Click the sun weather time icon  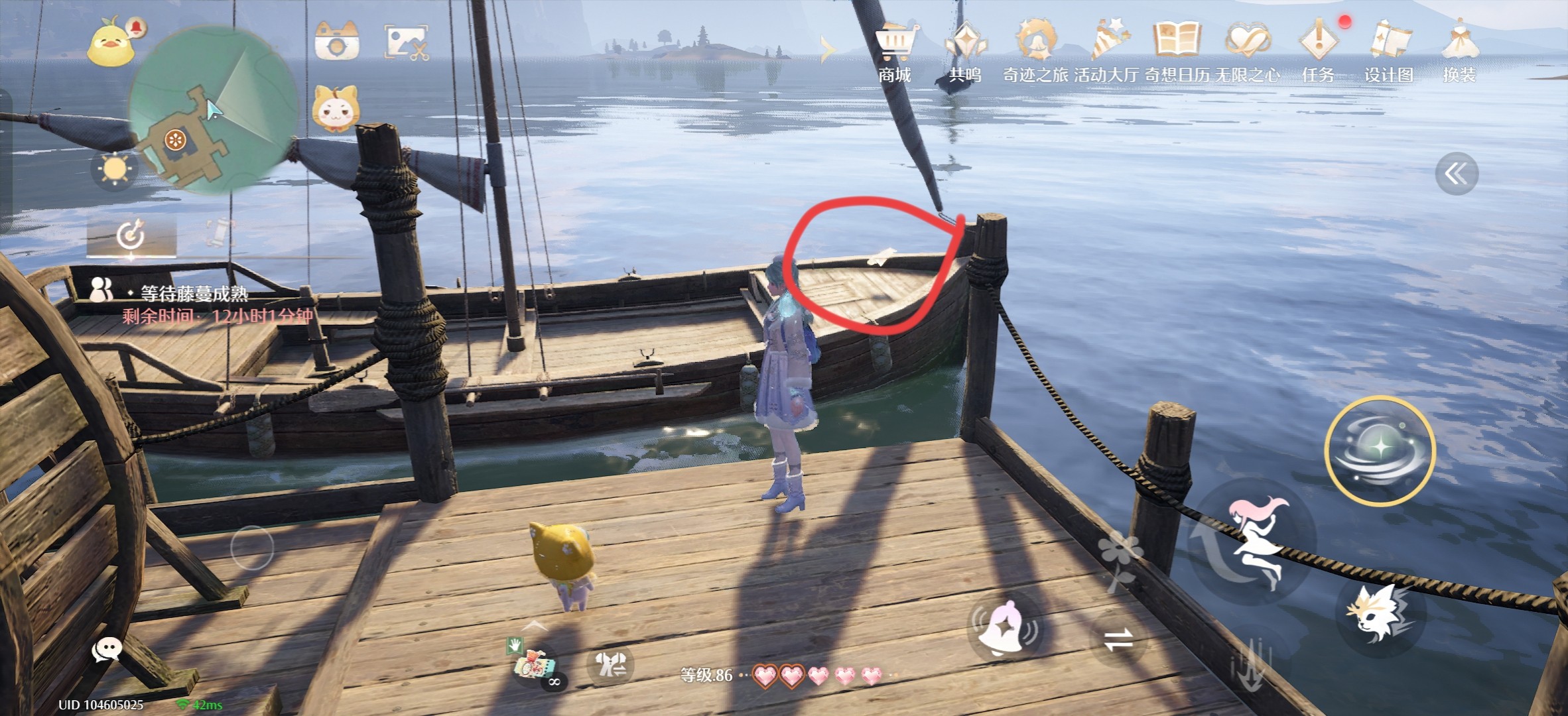click(114, 170)
